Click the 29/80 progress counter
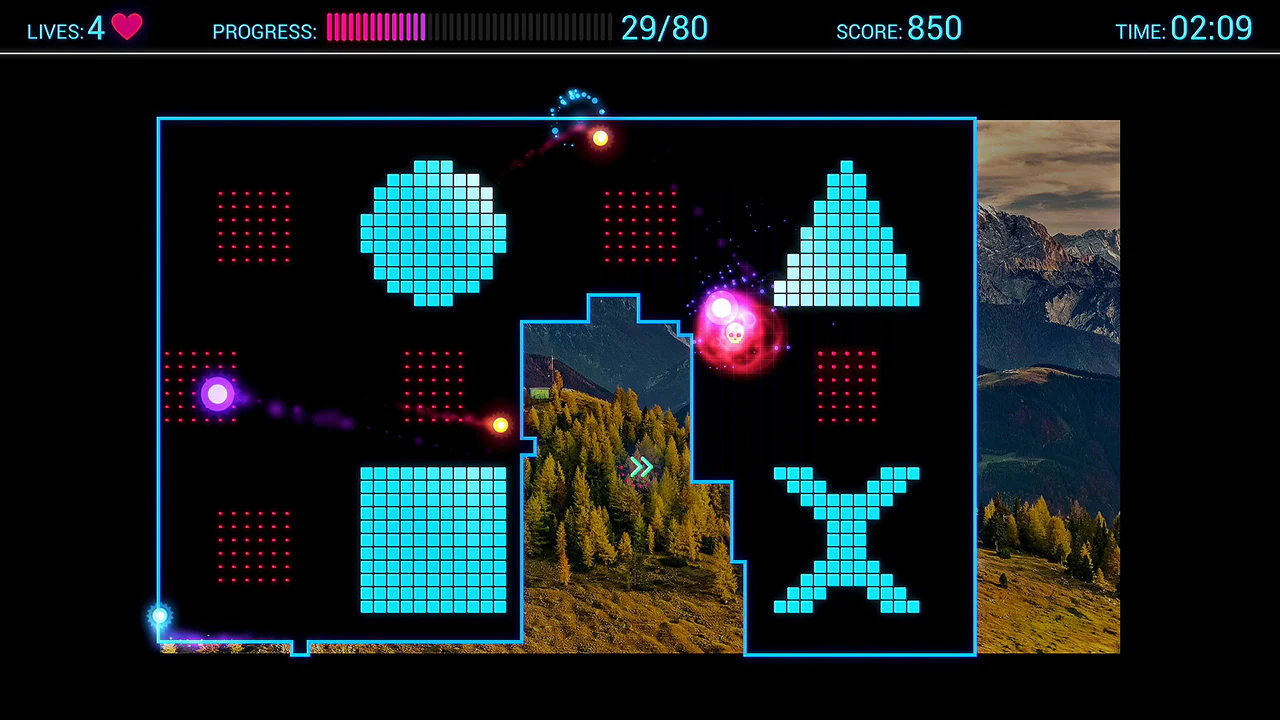 tap(664, 28)
